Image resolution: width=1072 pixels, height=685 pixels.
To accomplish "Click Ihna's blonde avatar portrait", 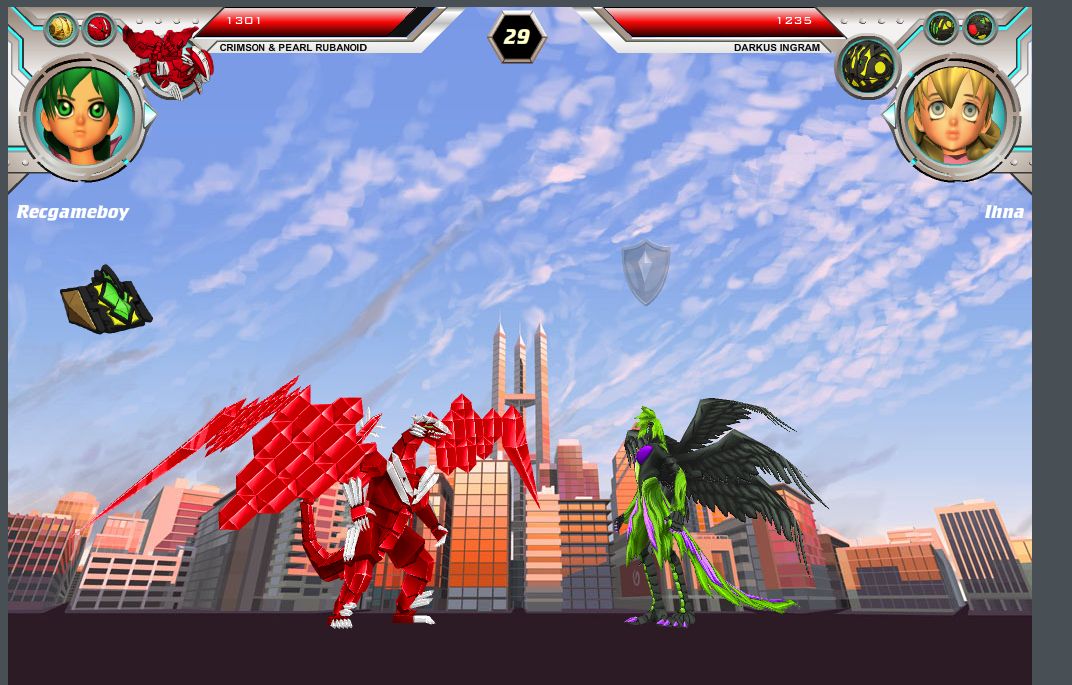I will coord(956,117).
